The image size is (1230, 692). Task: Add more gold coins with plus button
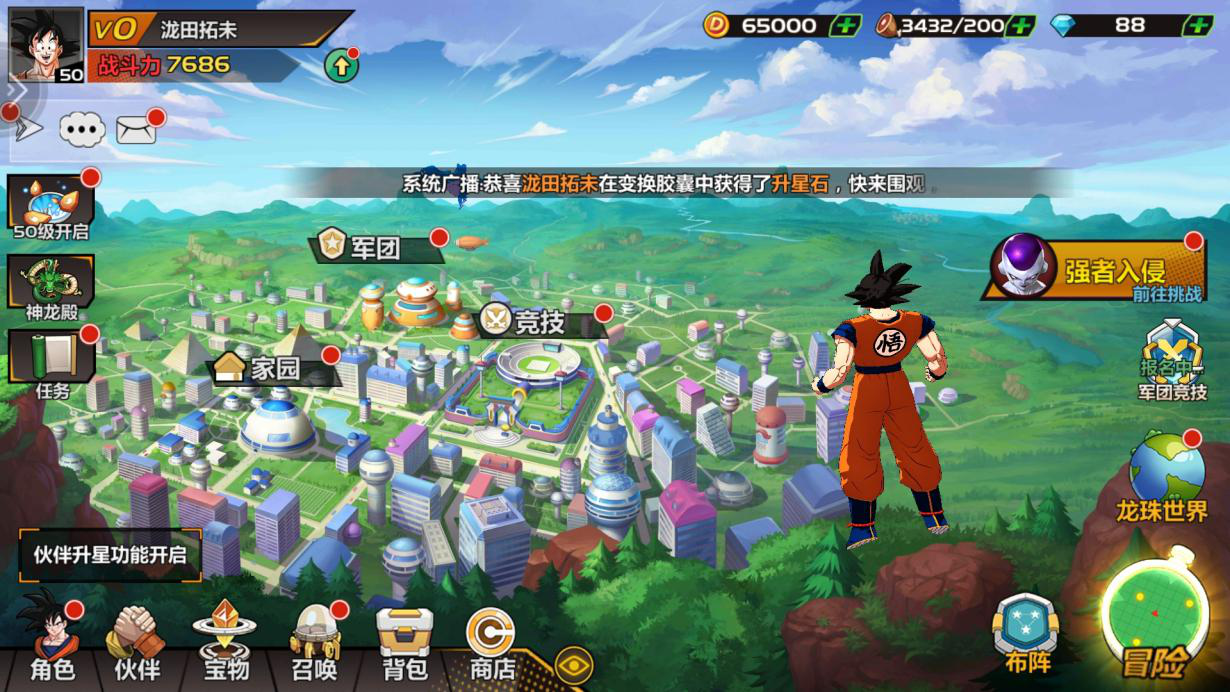click(845, 26)
